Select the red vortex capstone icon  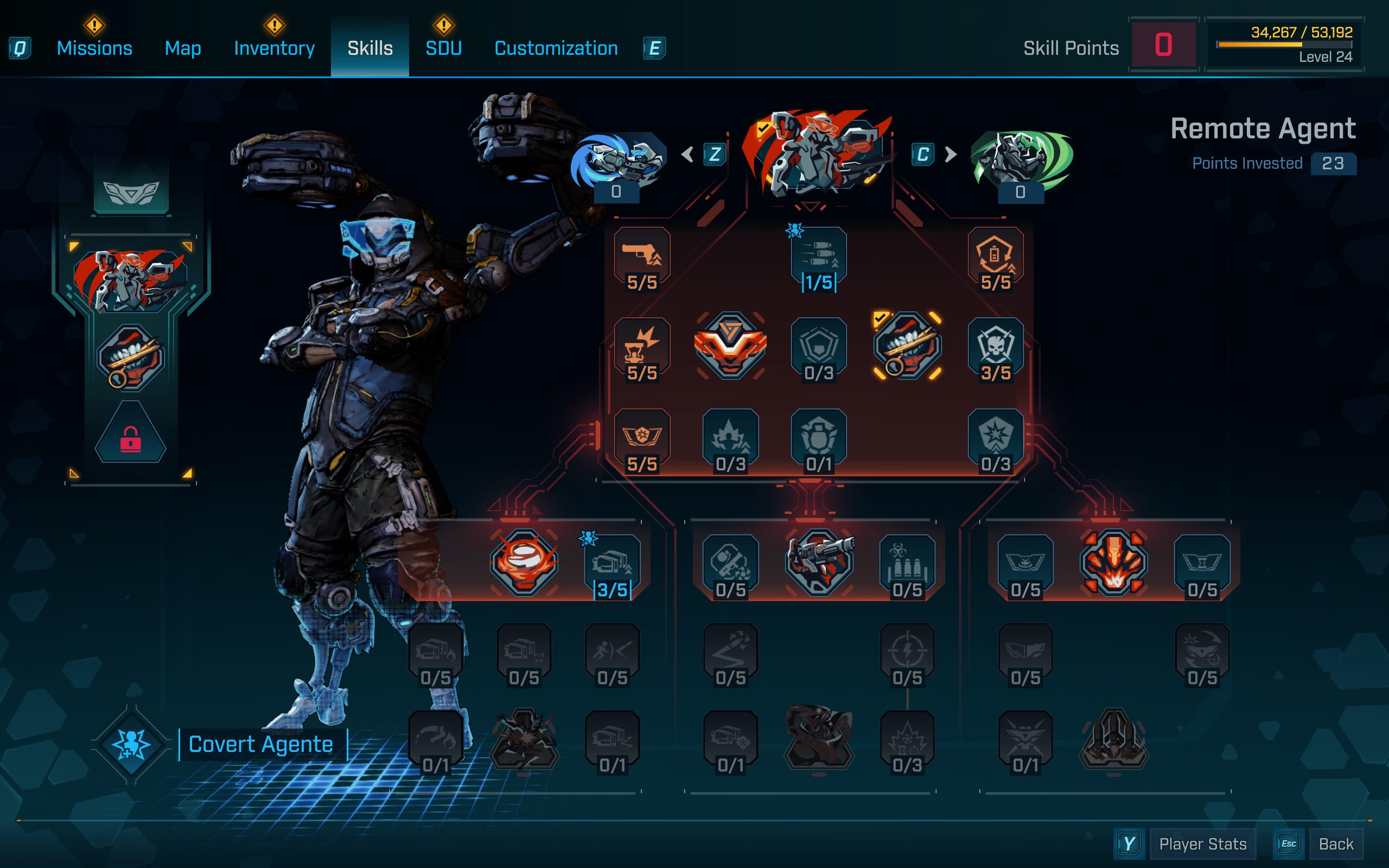coord(524,561)
